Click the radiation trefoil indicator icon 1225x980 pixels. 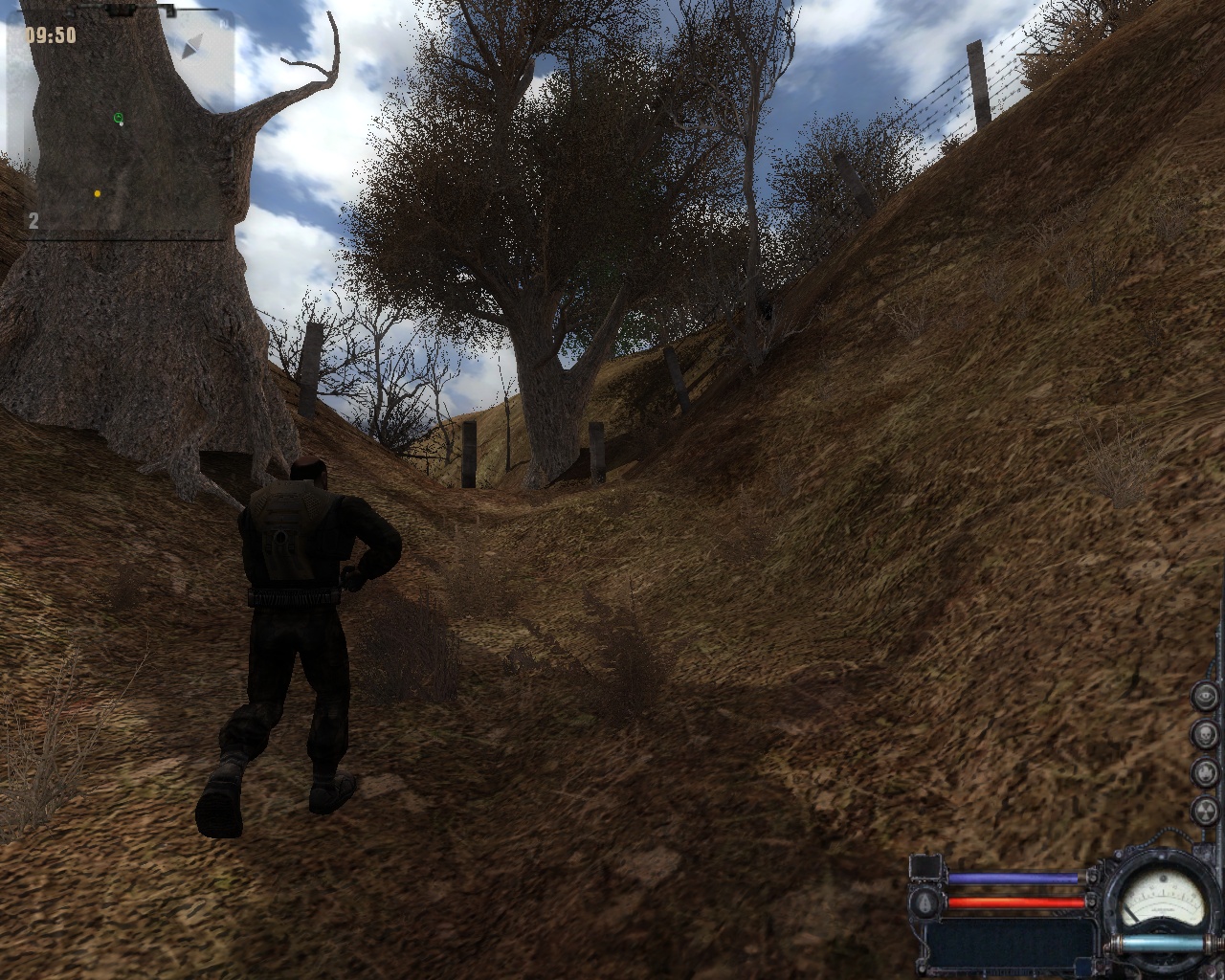coord(1208,810)
